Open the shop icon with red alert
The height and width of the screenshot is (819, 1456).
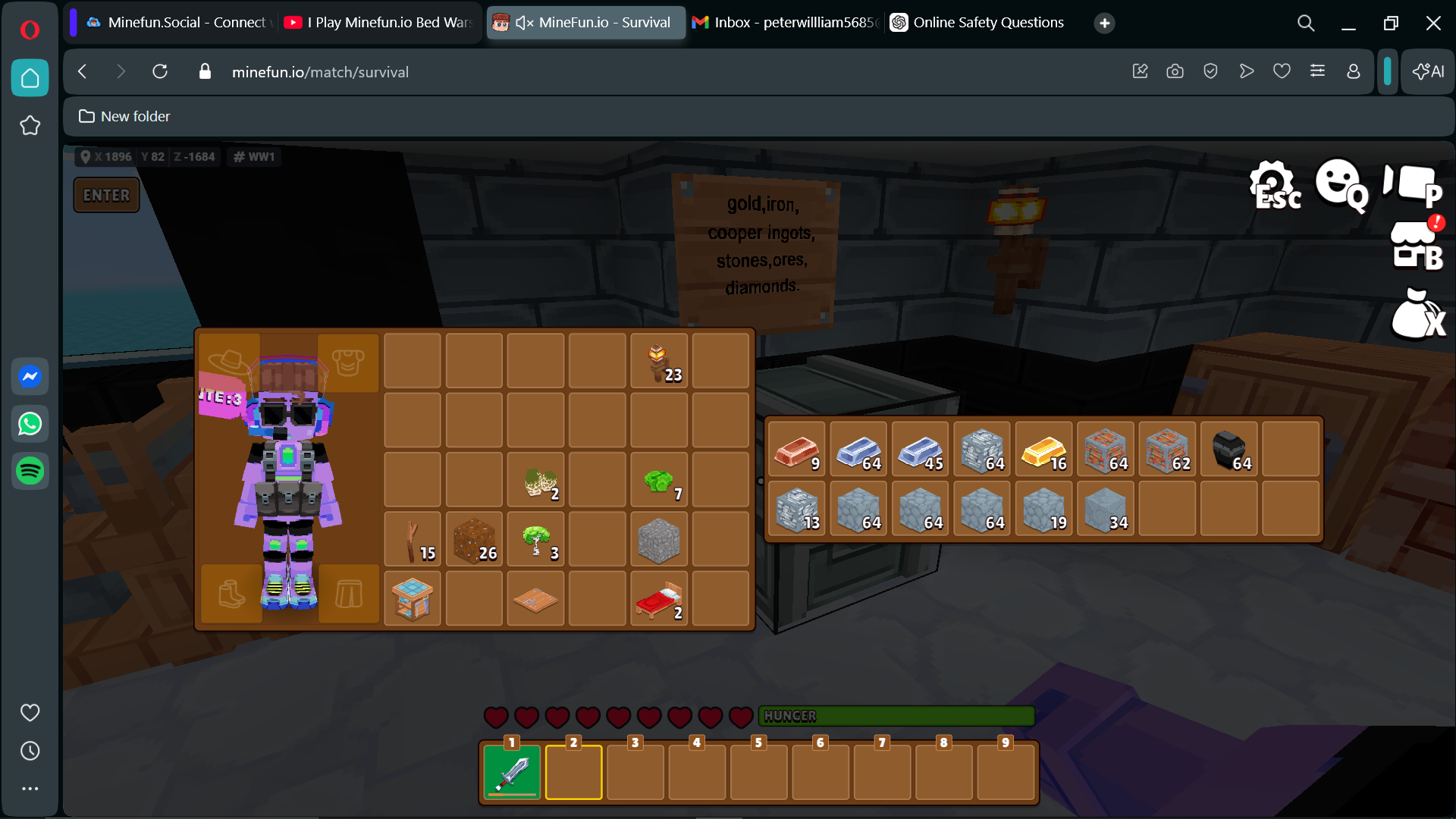point(1417,245)
